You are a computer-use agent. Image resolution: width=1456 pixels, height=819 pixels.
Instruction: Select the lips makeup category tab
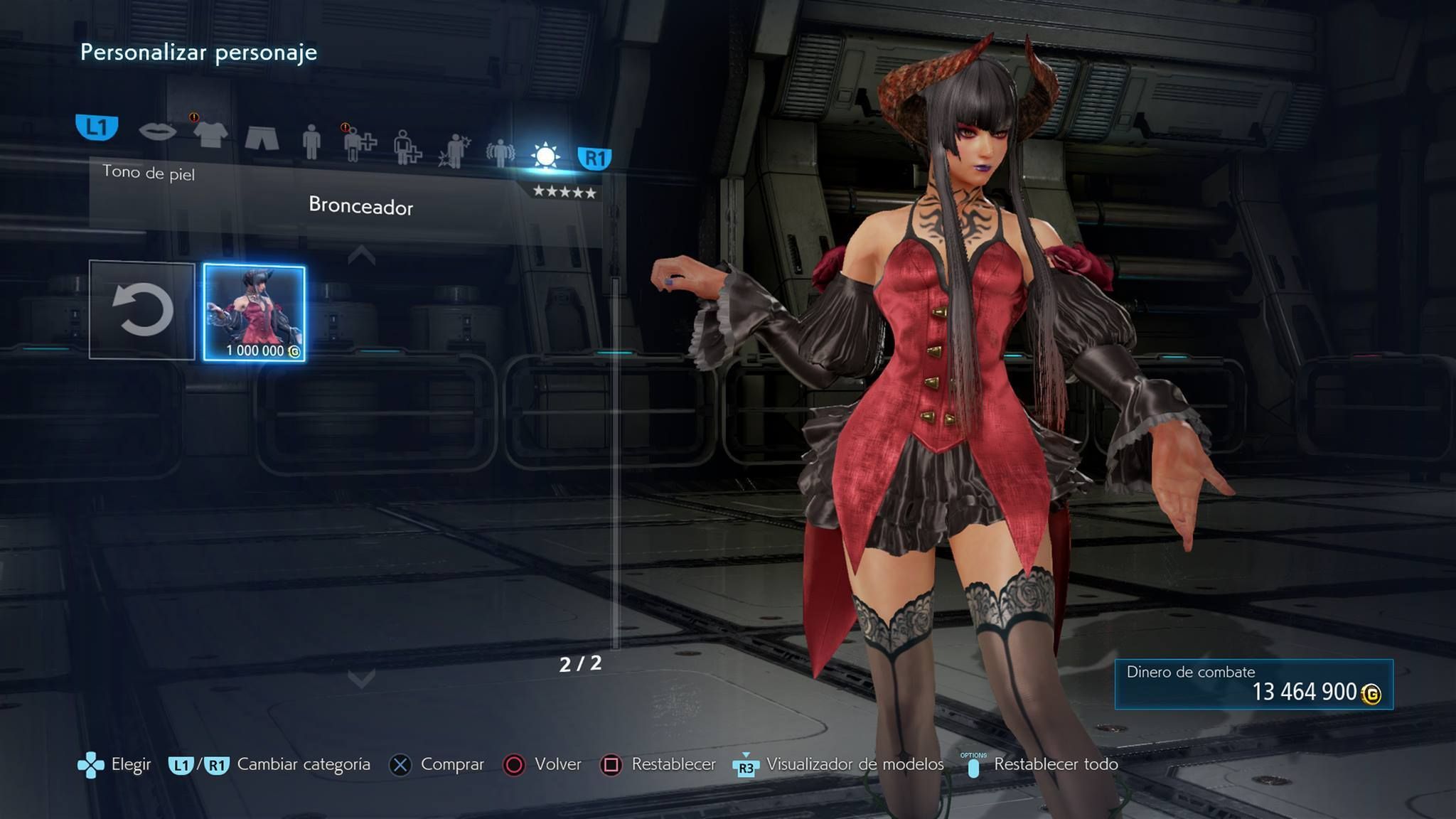click(157, 132)
